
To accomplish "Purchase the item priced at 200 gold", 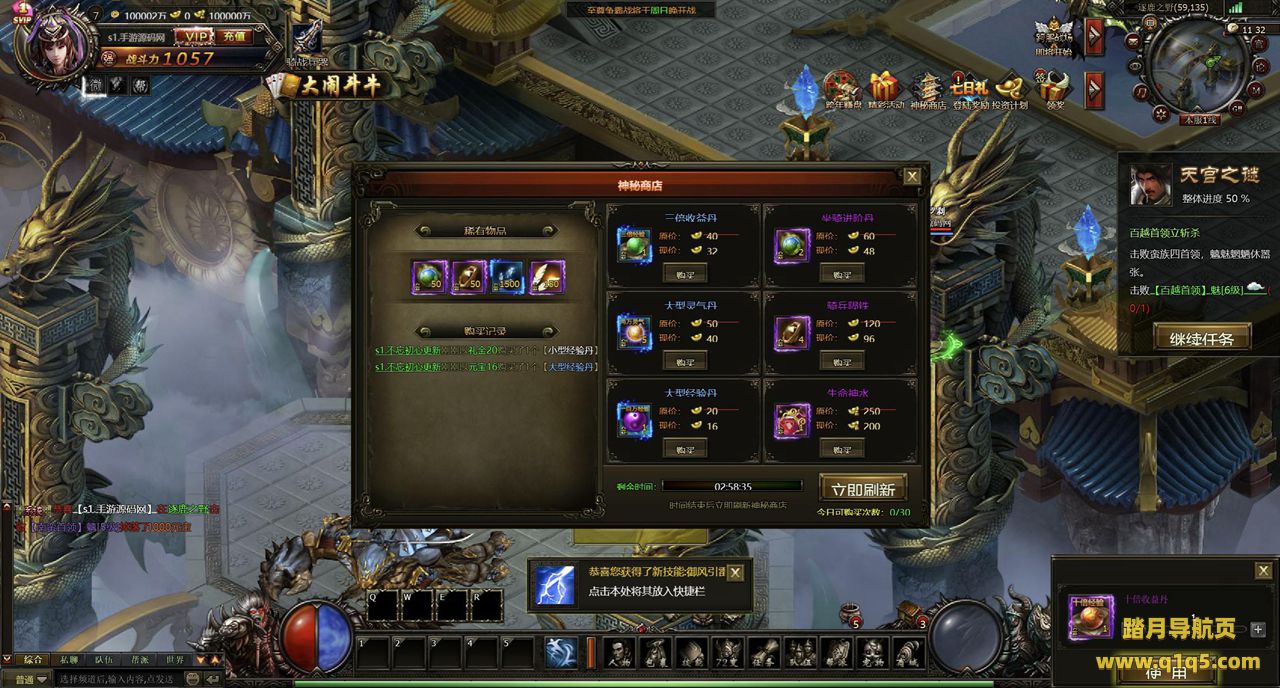I will tap(842, 449).
